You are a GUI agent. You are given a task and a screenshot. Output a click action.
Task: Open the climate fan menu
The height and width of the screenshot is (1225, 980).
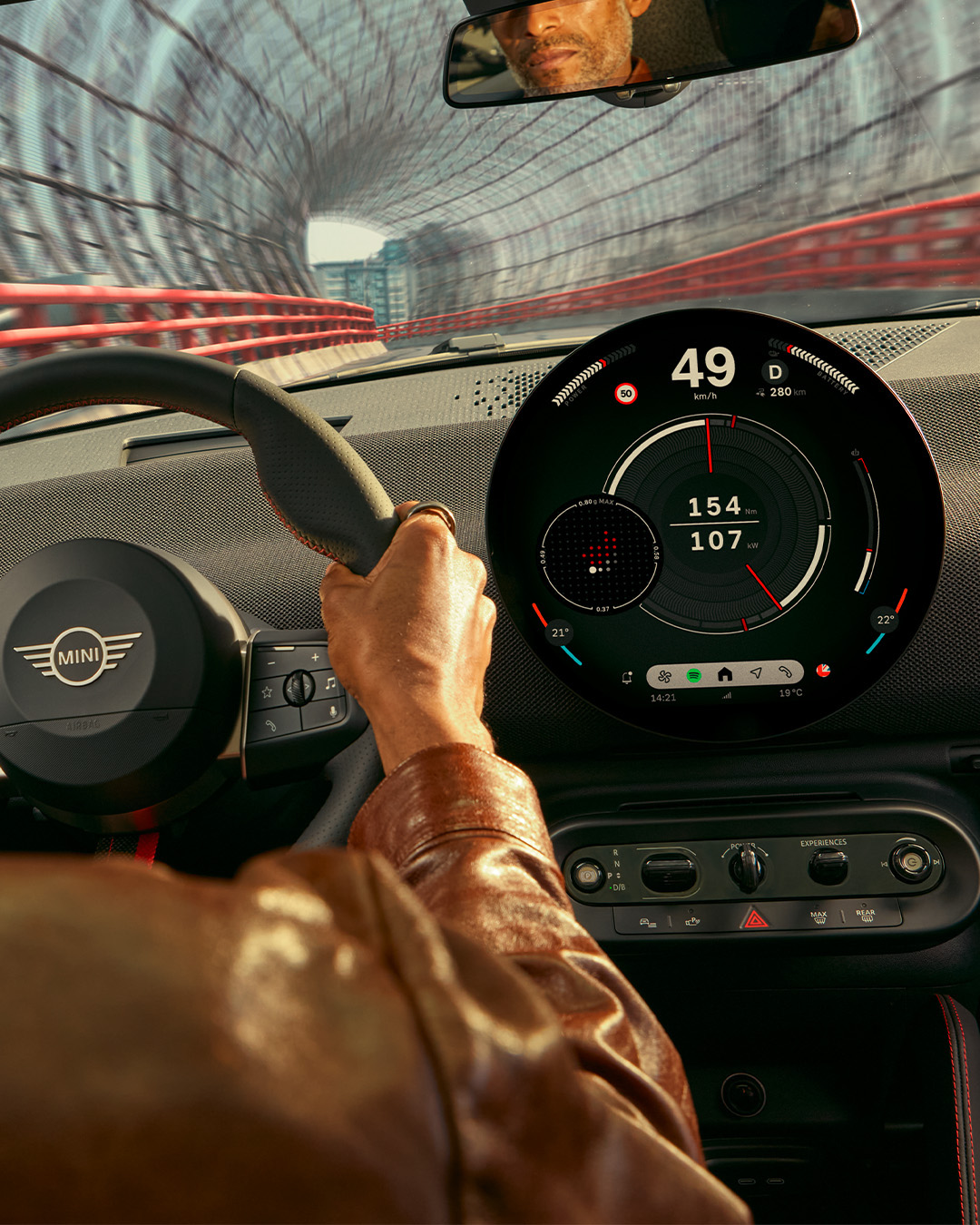664,676
